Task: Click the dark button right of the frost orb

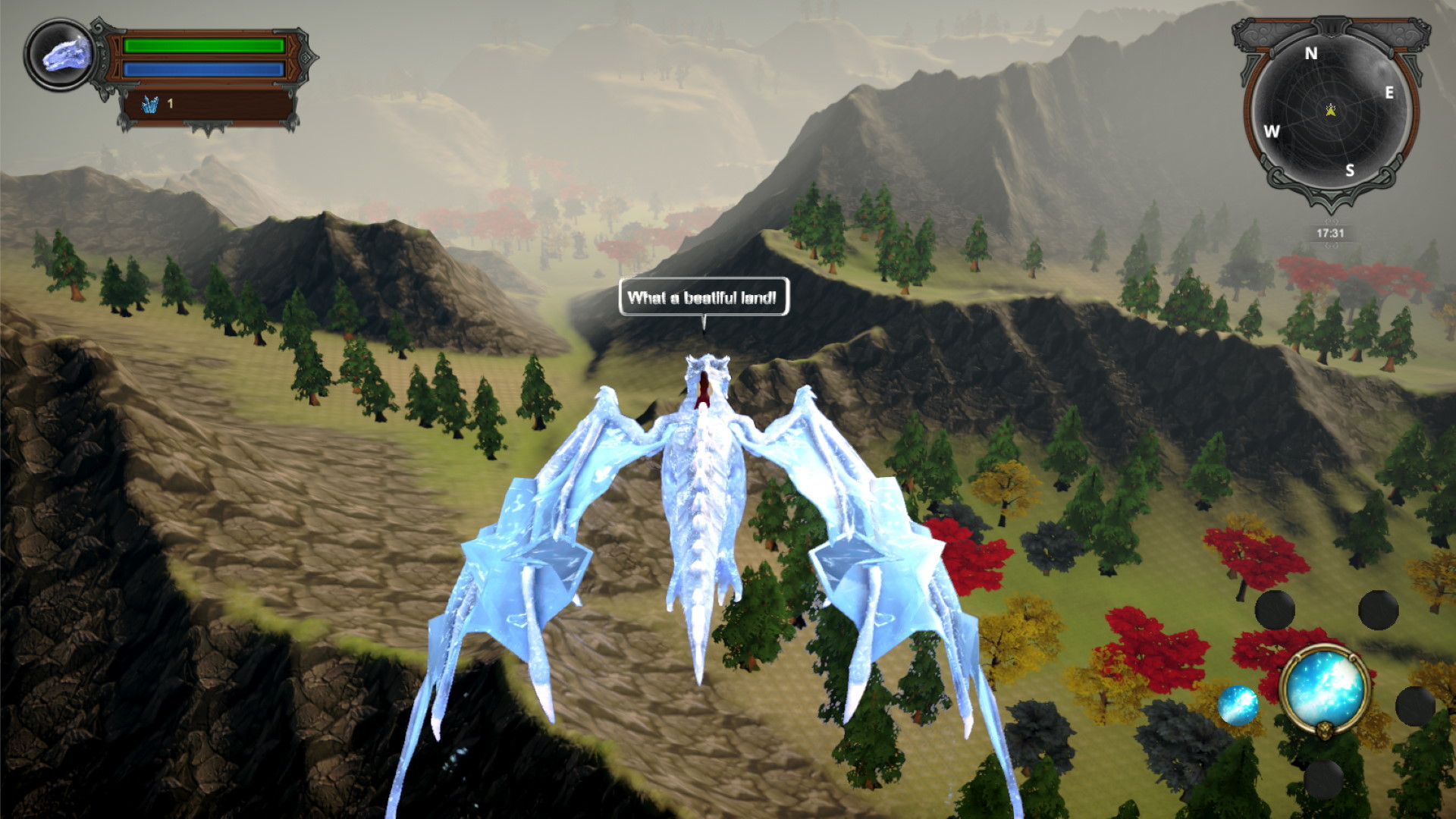Action: [1414, 706]
